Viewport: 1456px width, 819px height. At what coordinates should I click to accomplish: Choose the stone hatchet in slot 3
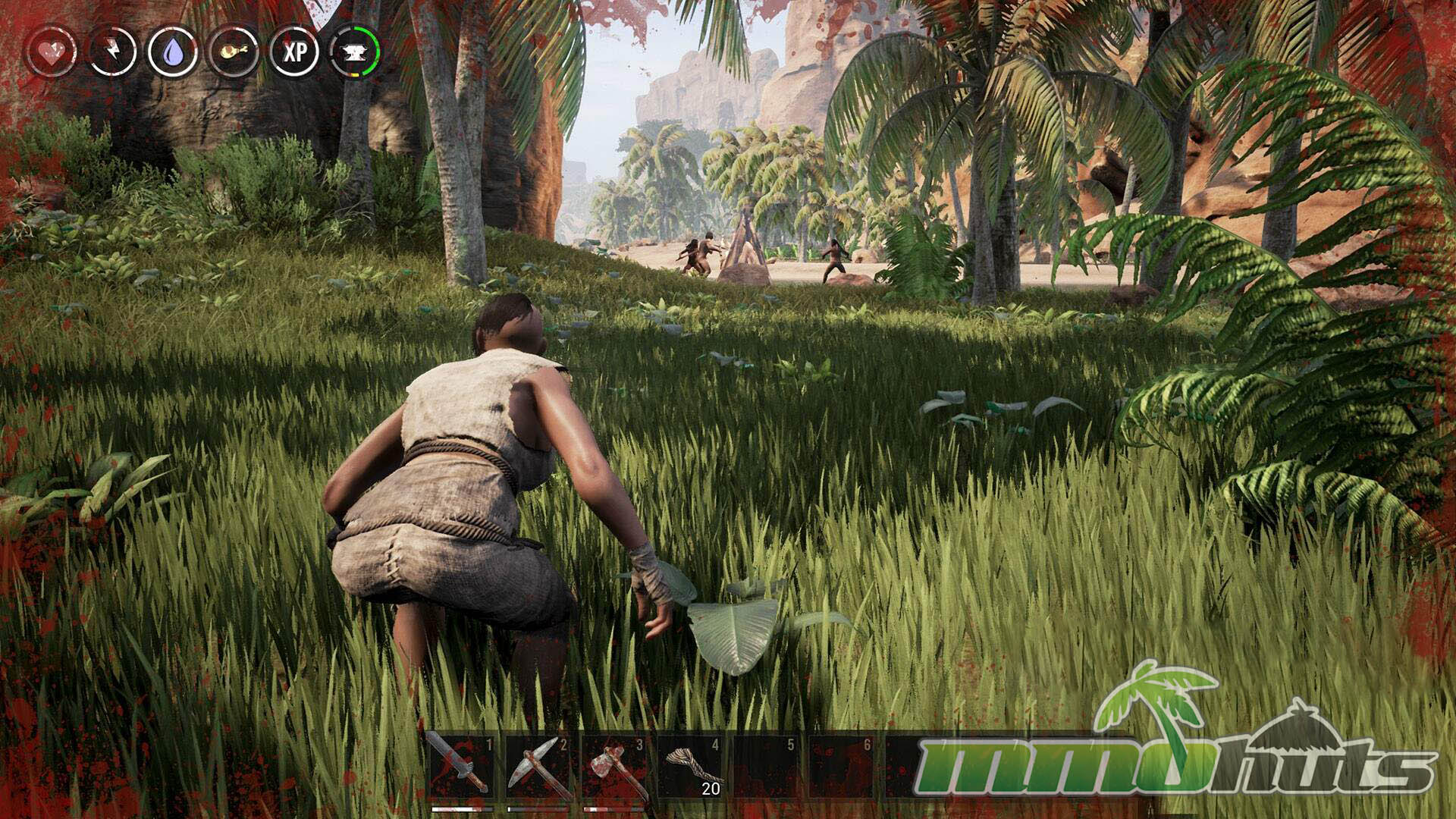pos(613,767)
